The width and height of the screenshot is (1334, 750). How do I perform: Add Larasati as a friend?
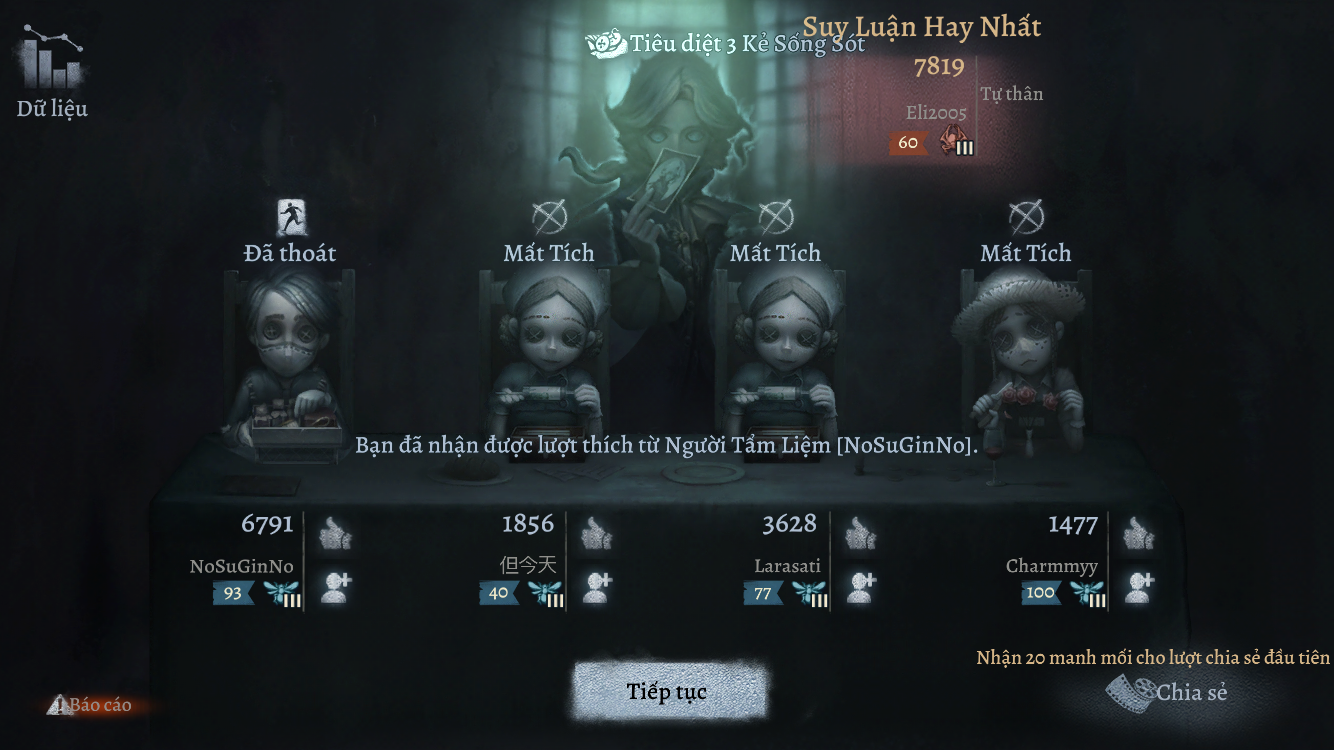pyautogui.click(x=861, y=587)
